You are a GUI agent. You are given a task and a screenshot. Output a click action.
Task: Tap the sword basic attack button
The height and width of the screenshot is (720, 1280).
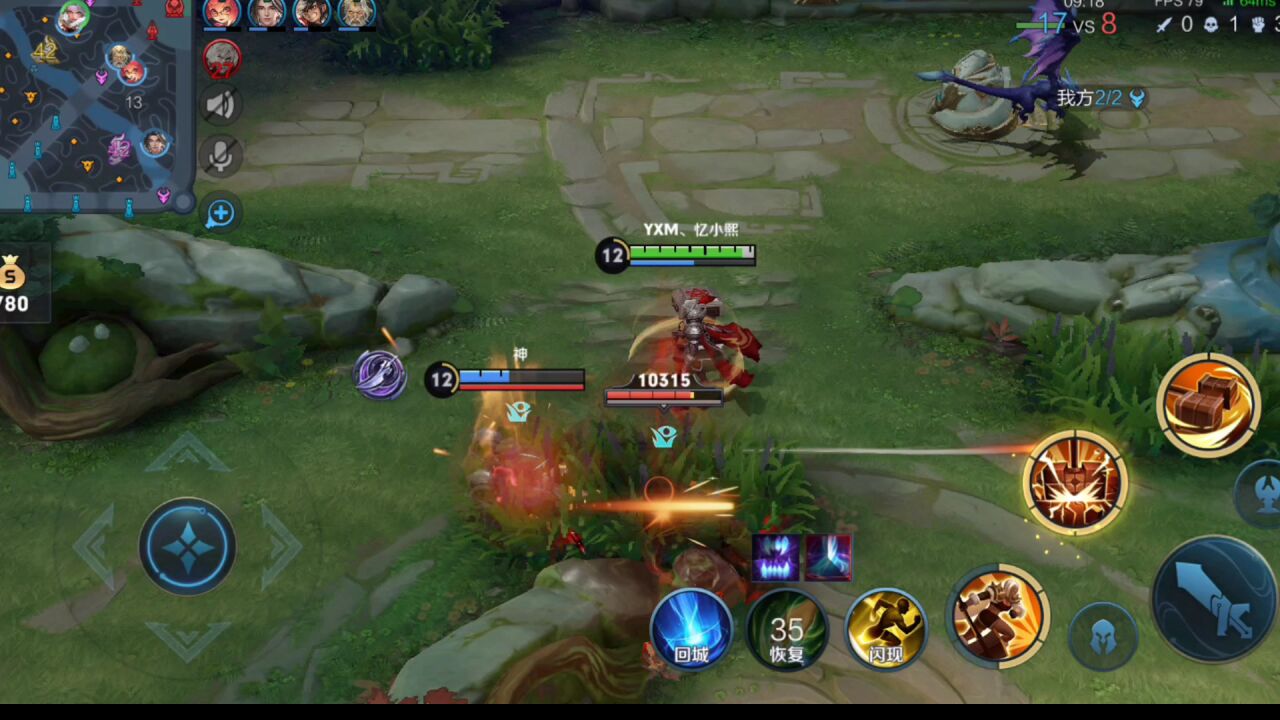pyautogui.click(x=1215, y=600)
